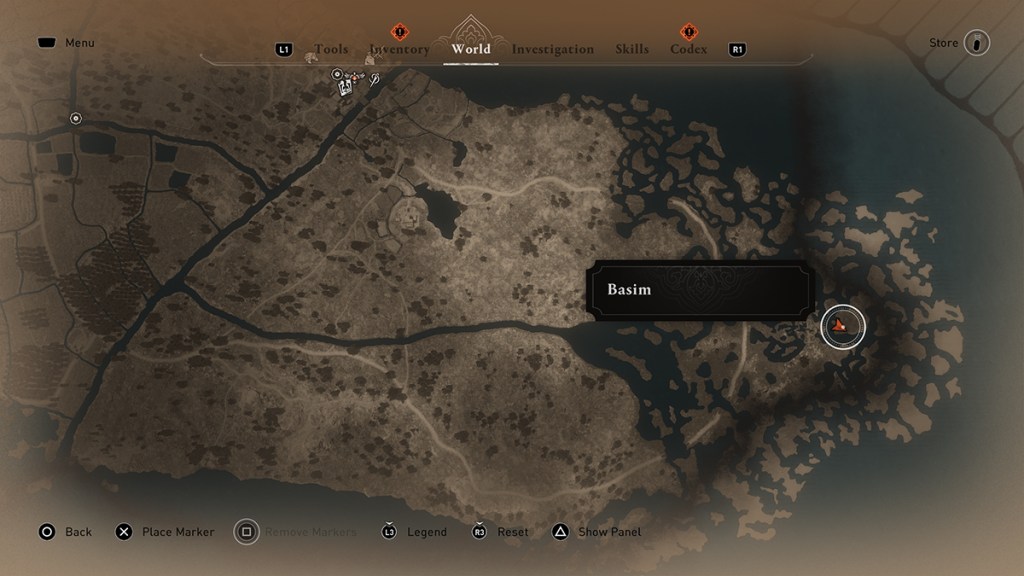Go to the Investigation tab

pos(552,49)
